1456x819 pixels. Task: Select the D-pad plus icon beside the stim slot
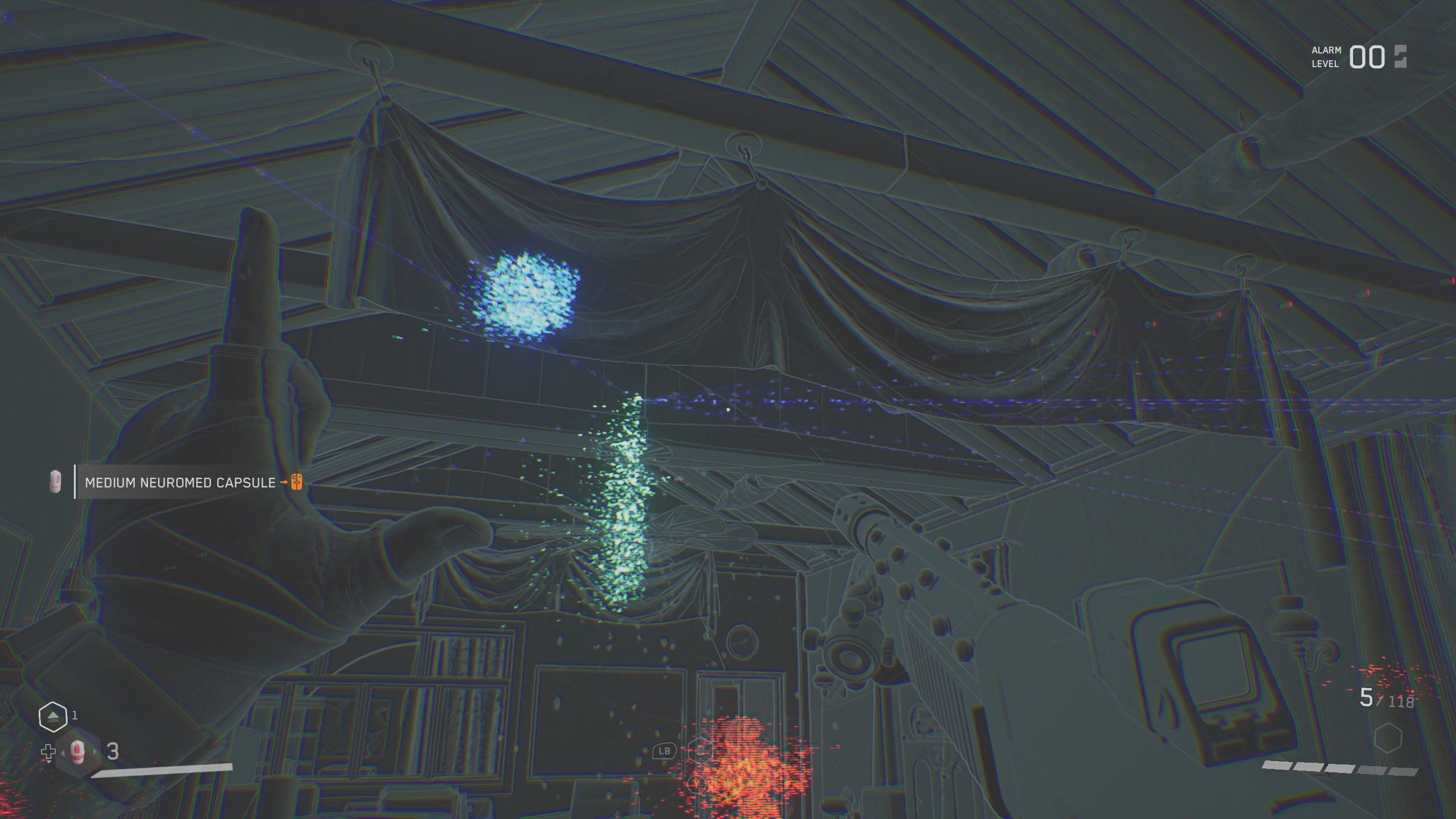pyautogui.click(x=48, y=752)
